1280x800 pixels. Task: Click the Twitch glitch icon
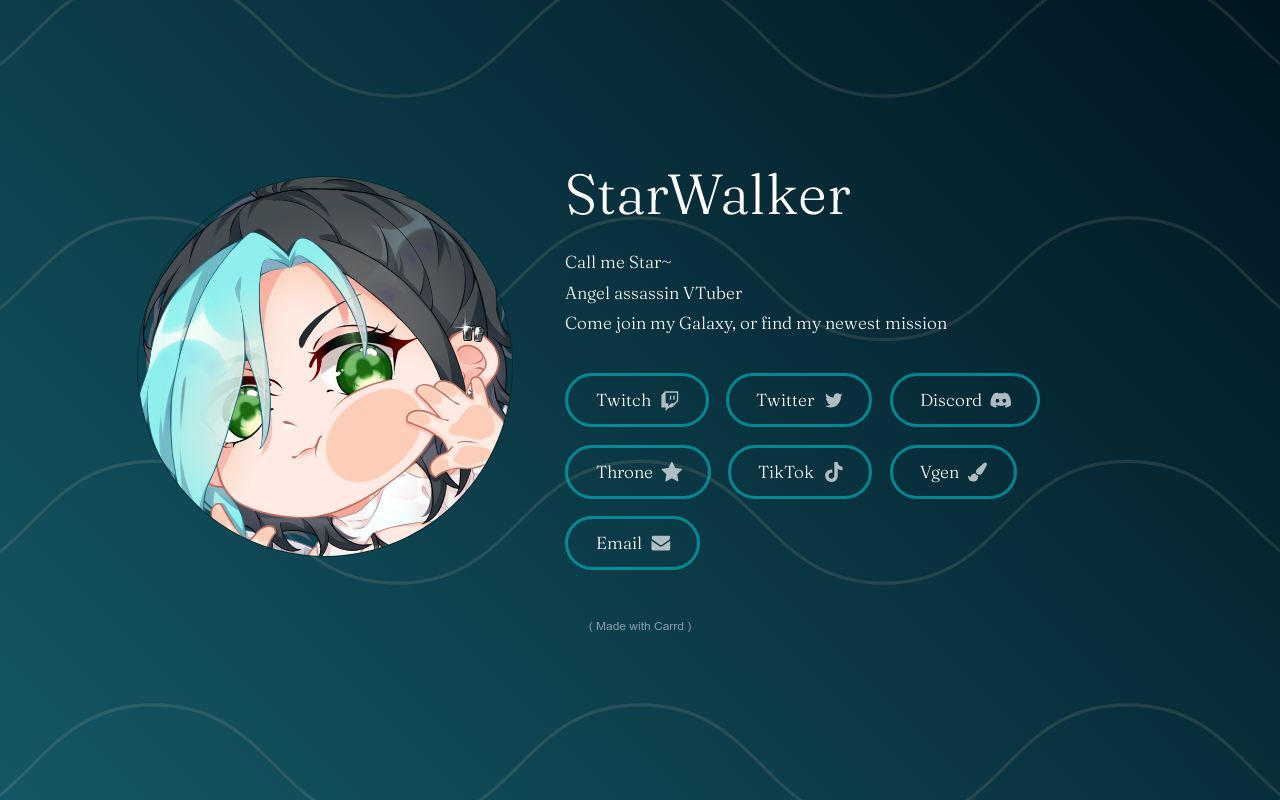[x=668, y=400]
